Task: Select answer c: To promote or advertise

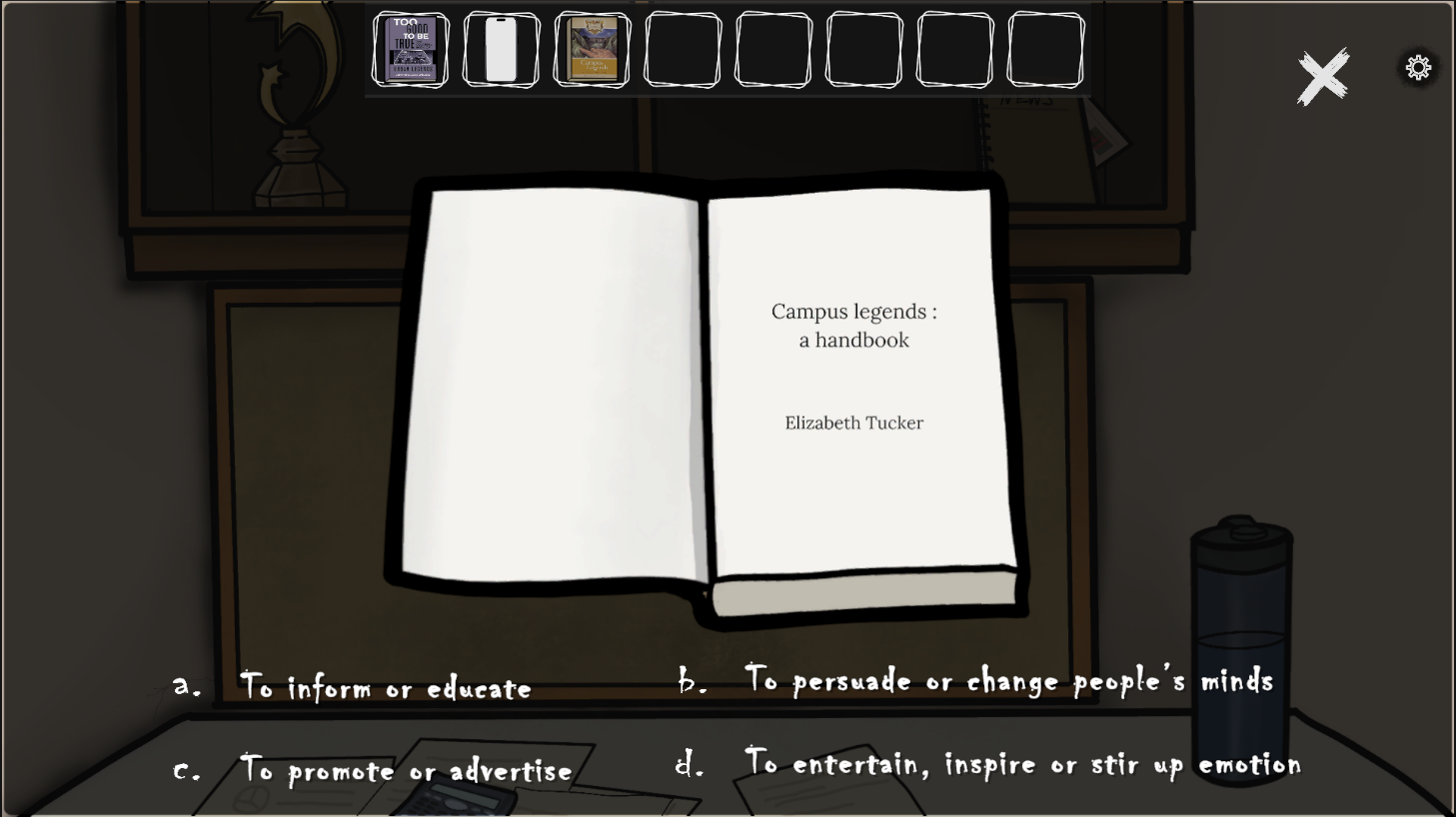Action: [x=404, y=770]
